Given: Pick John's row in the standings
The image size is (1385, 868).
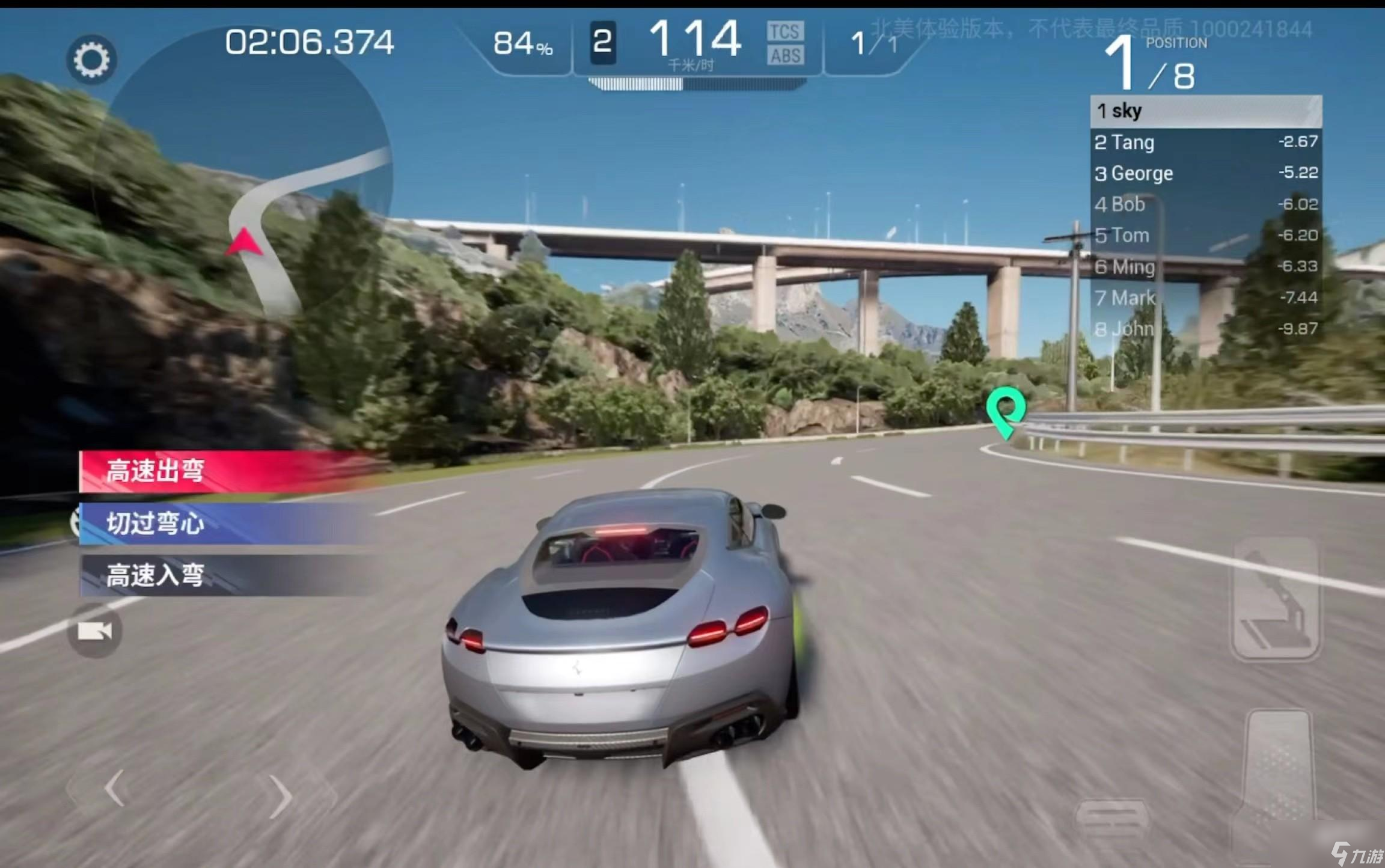Looking at the screenshot, I should (1205, 329).
